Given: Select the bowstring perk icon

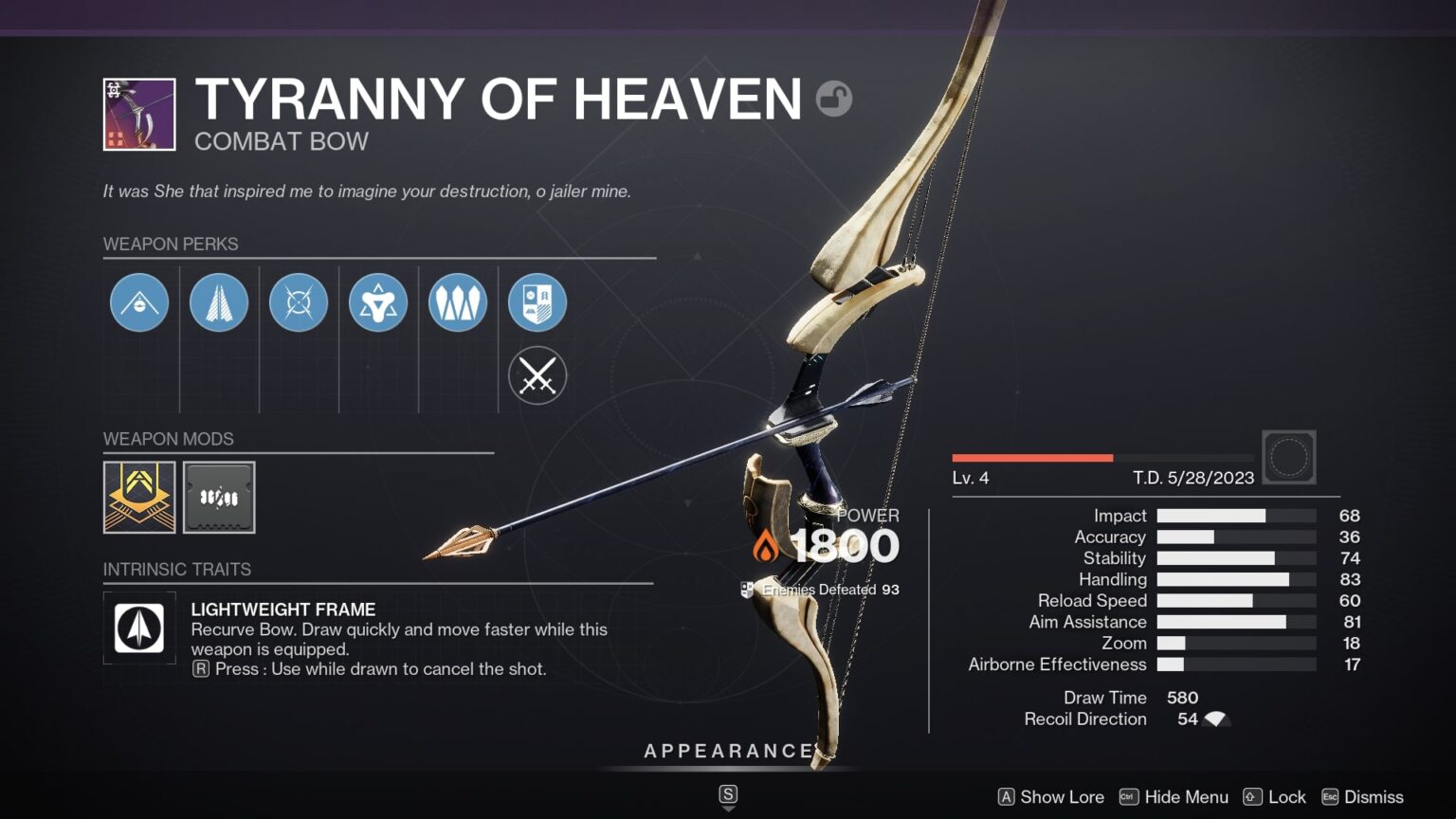Looking at the screenshot, I should tap(139, 301).
